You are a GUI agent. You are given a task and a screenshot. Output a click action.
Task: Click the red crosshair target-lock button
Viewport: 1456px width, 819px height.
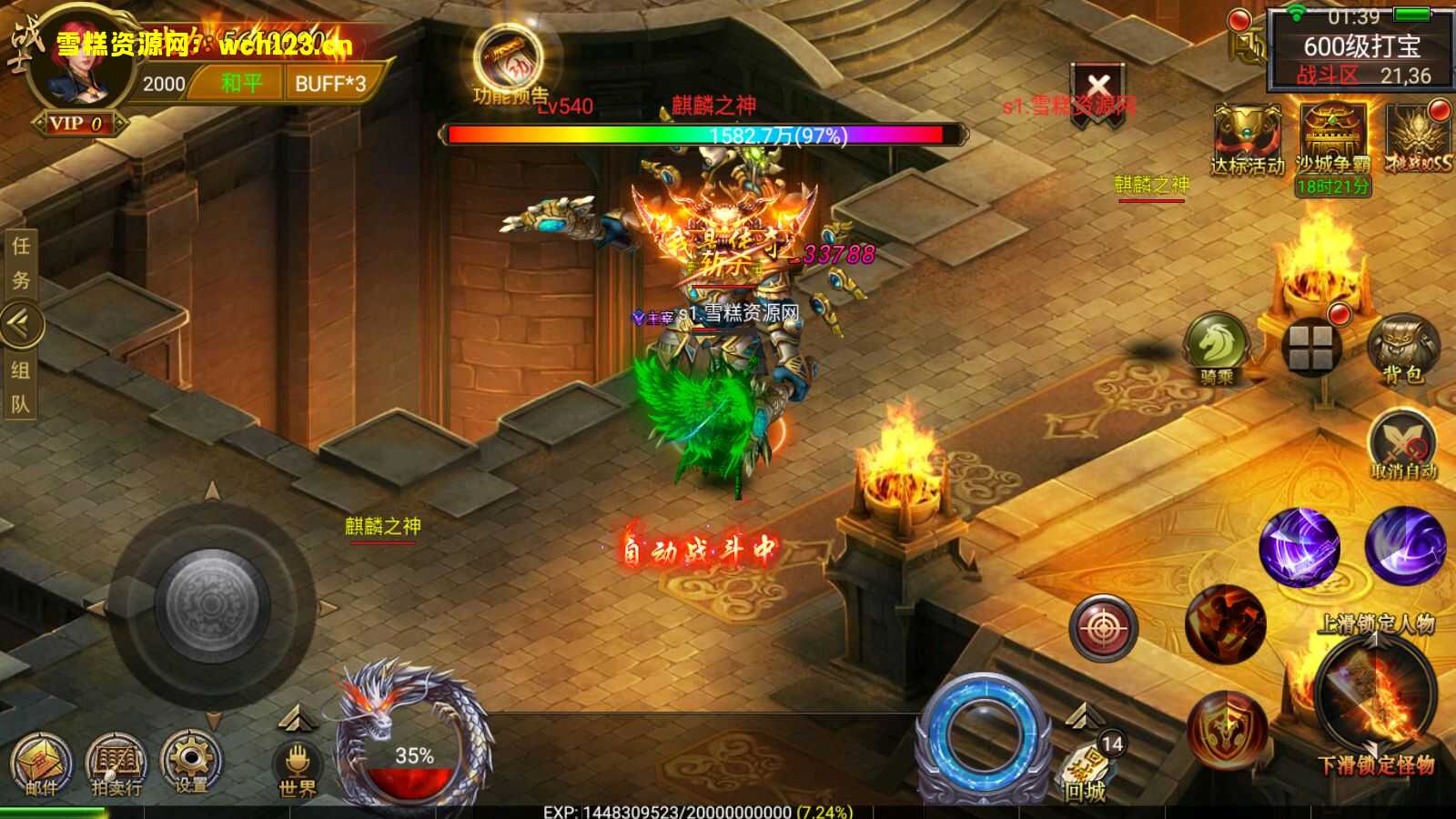coord(1103,628)
